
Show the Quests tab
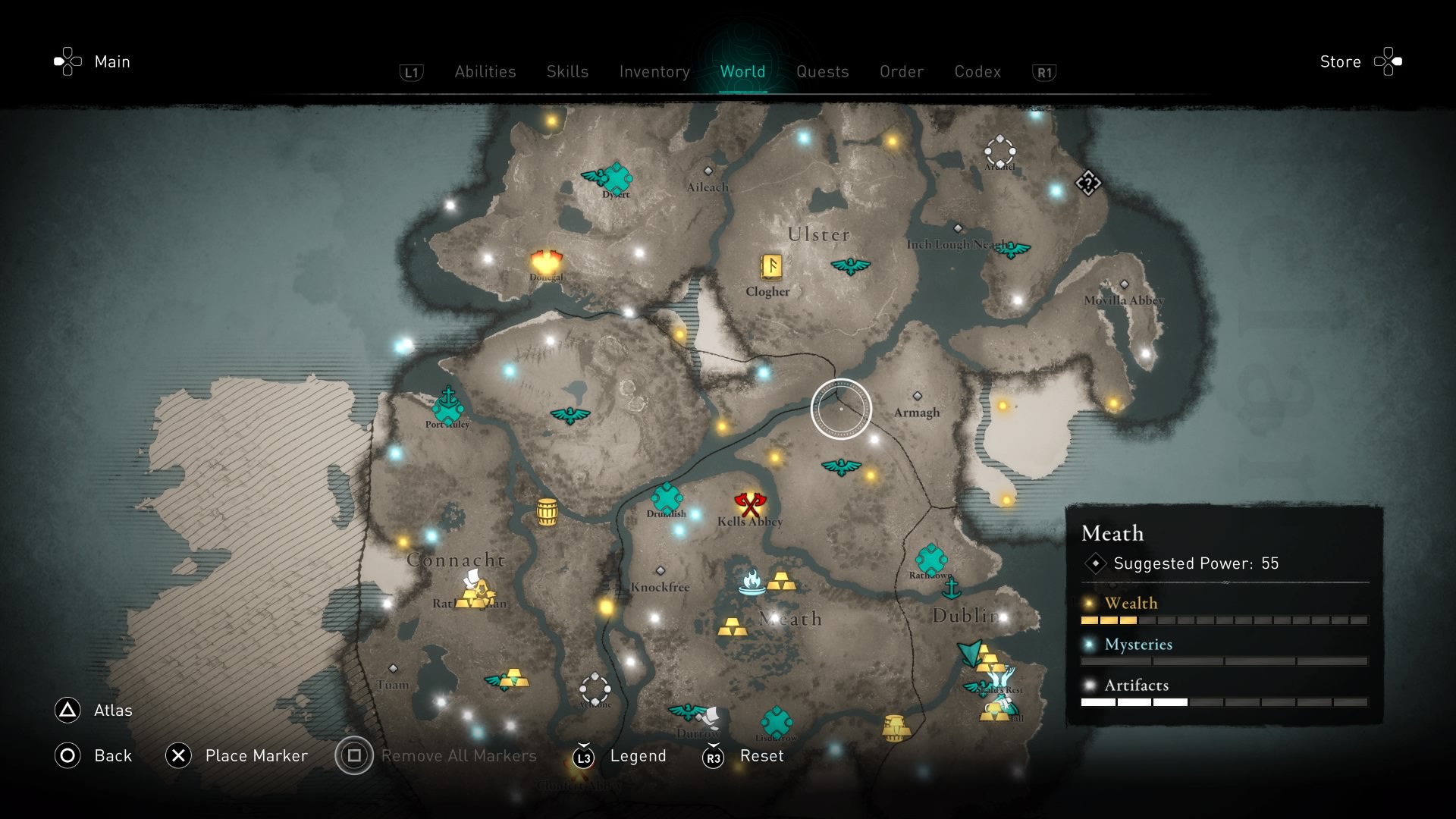pos(822,71)
